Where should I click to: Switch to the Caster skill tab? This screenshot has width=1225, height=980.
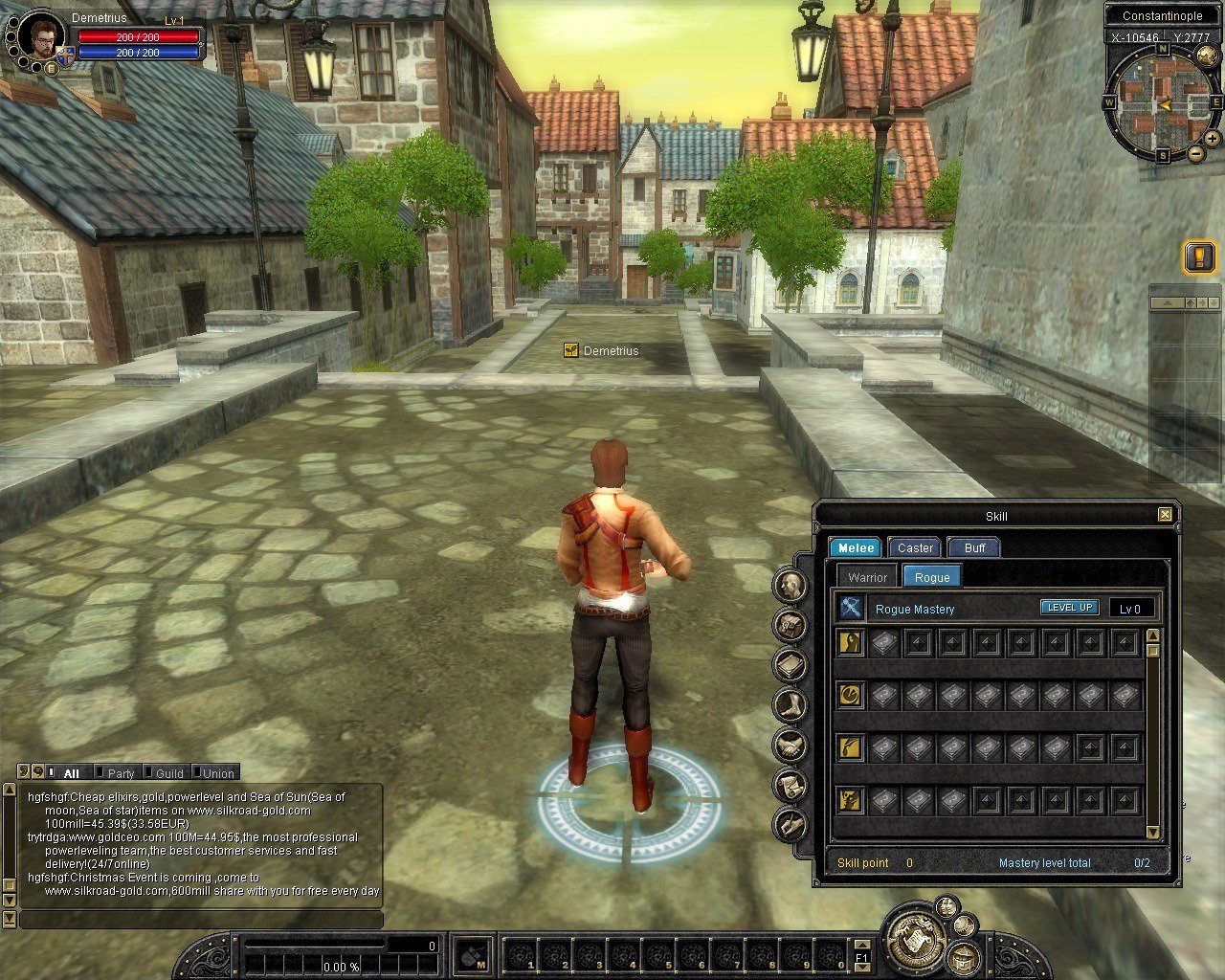tap(915, 548)
